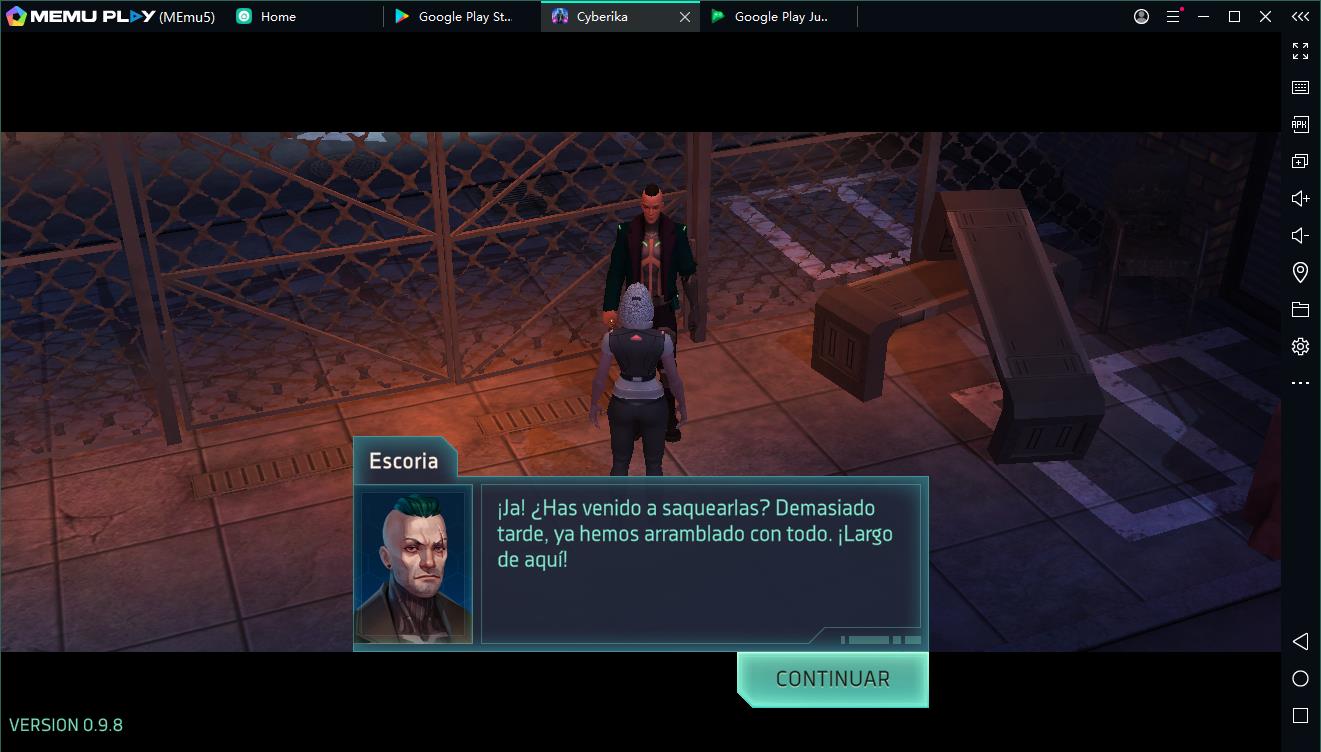The width and height of the screenshot is (1321, 752).
Task: Open the keyboard mapping tool
Action: click(x=1300, y=87)
